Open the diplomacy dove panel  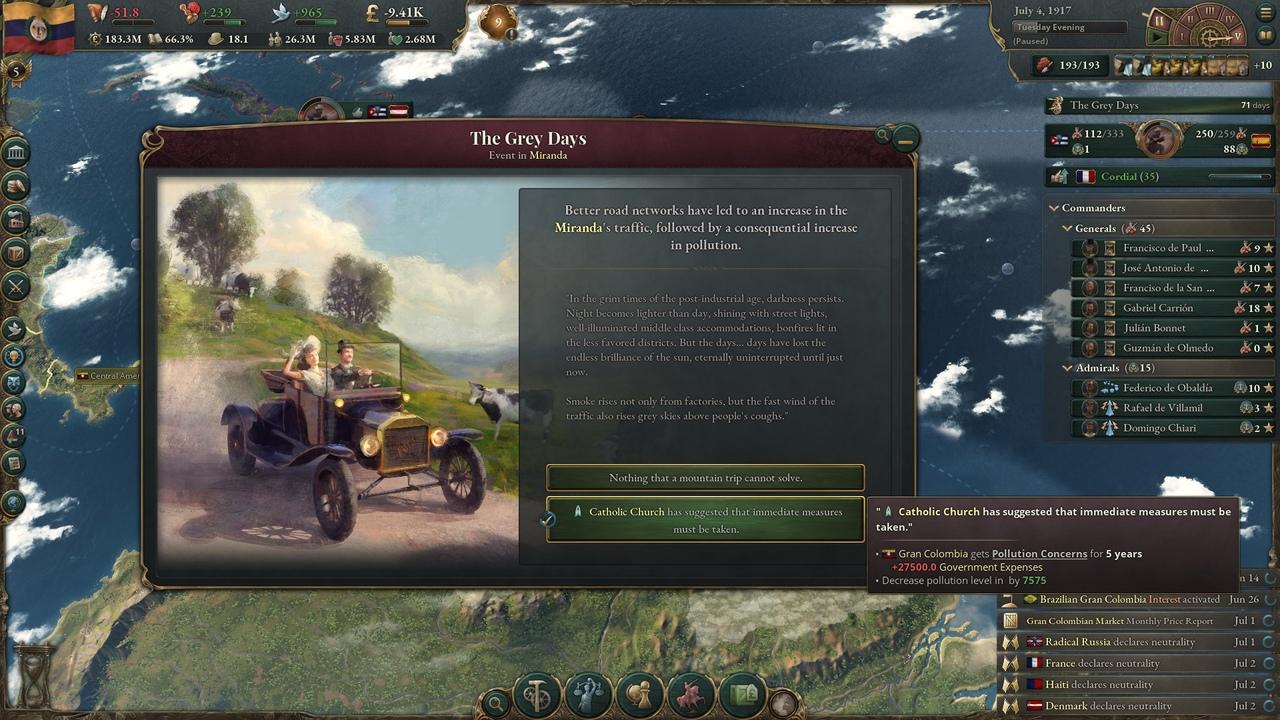tap(15, 328)
